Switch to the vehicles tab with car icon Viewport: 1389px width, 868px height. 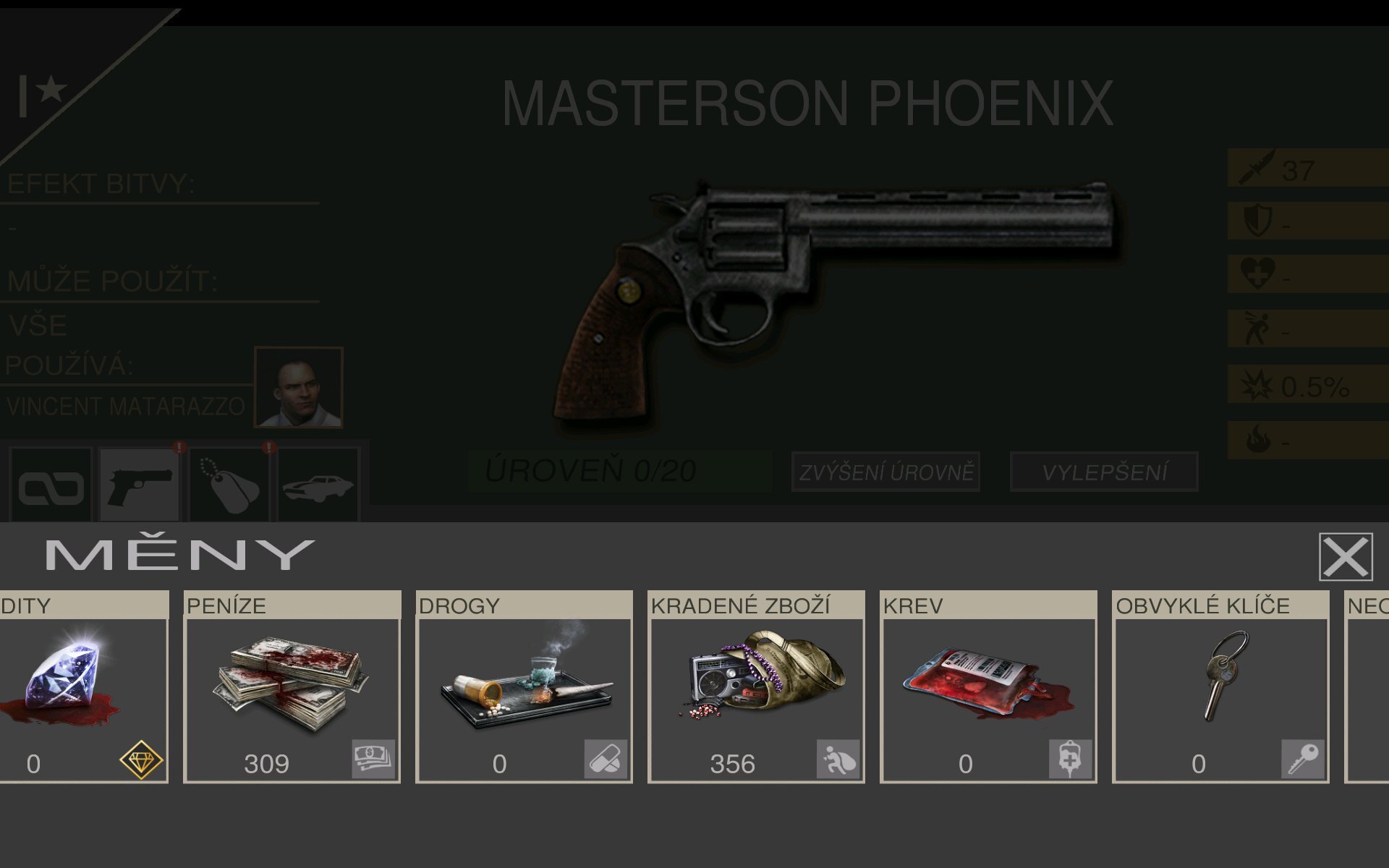(x=317, y=481)
